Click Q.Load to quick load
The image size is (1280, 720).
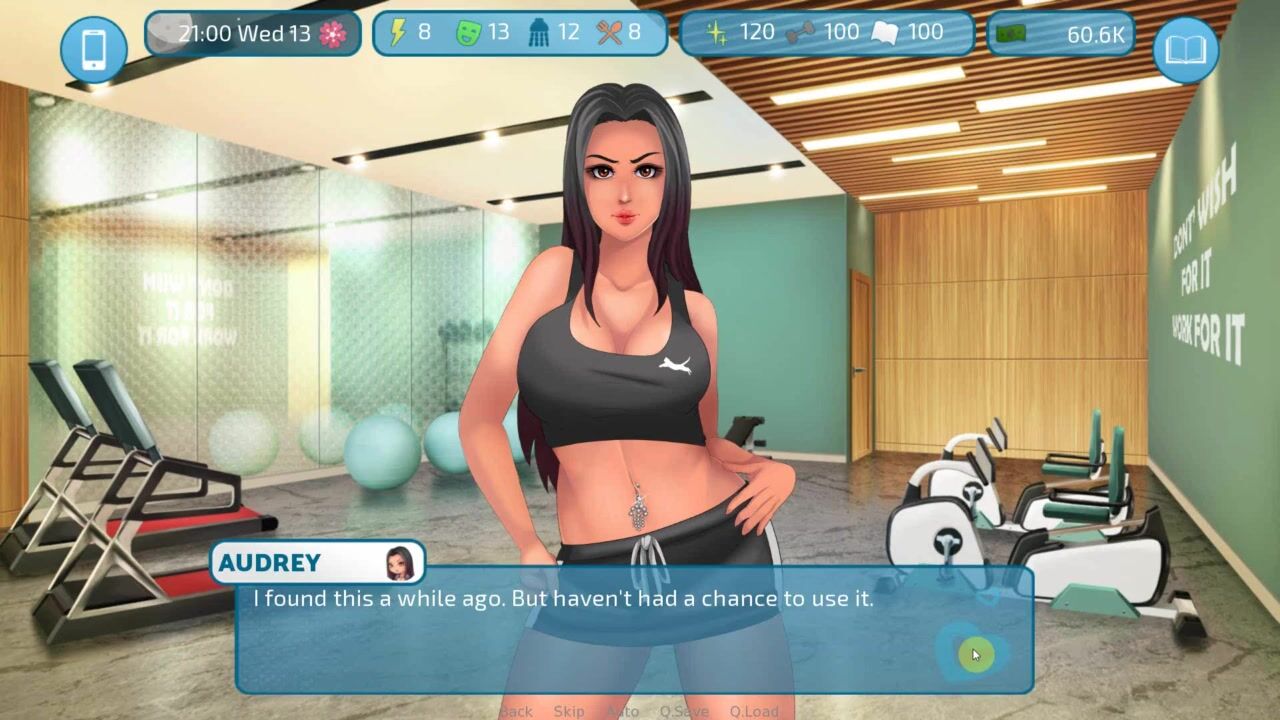(754, 711)
